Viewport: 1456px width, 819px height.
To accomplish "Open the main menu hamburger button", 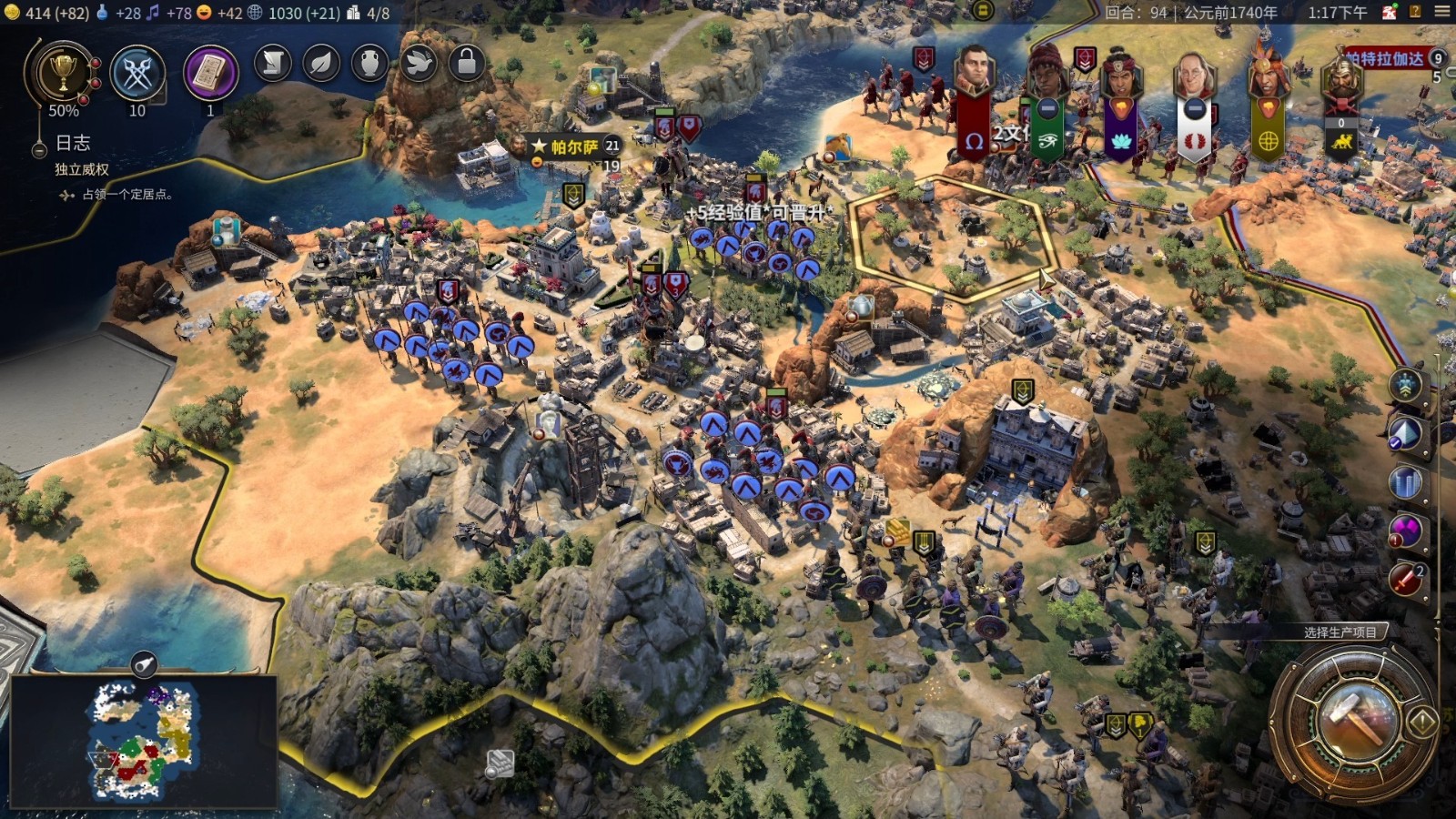I will pyautogui.click(x=1442, y=12).
